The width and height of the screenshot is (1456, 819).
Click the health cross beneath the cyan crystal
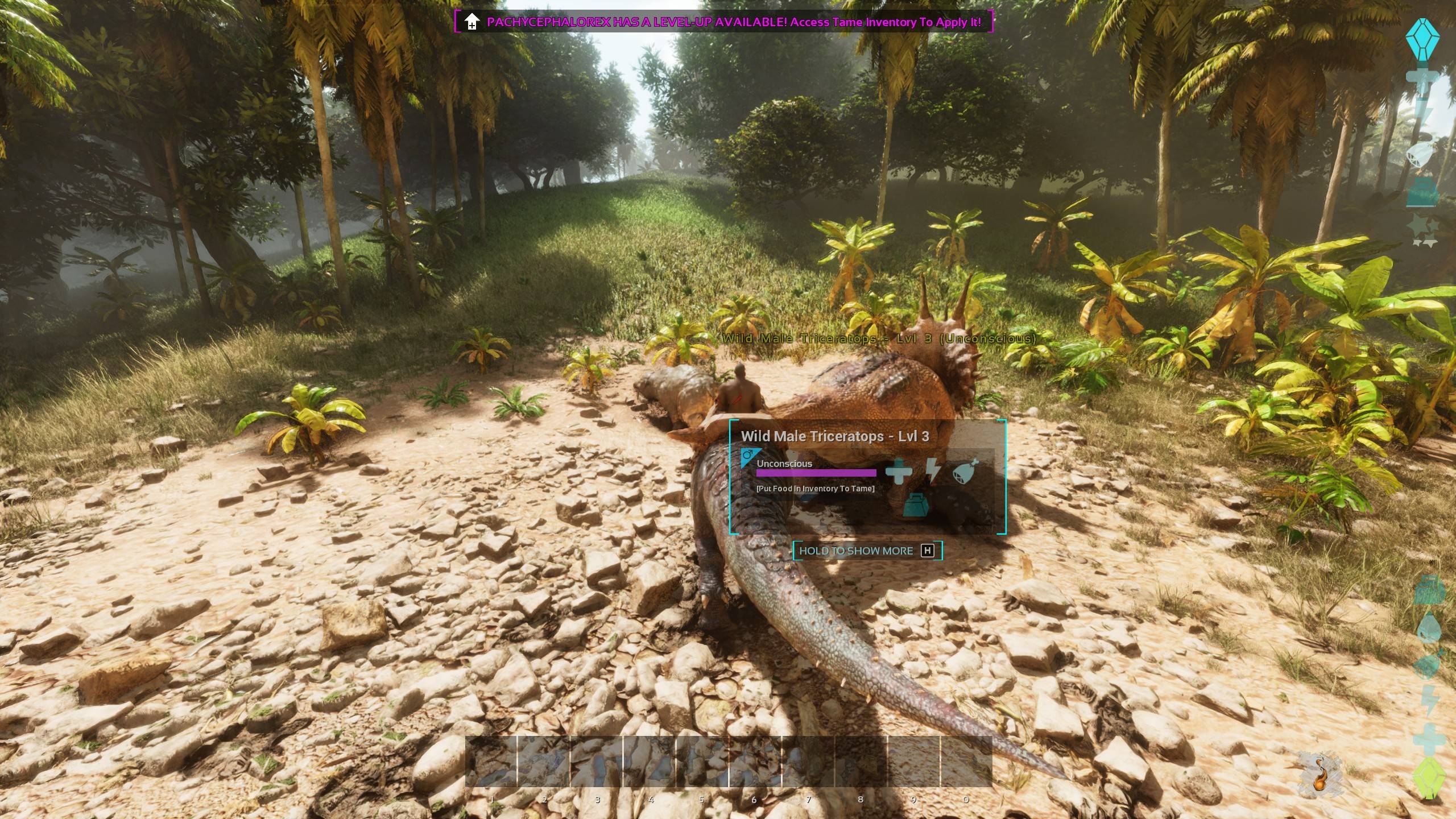1422,80
